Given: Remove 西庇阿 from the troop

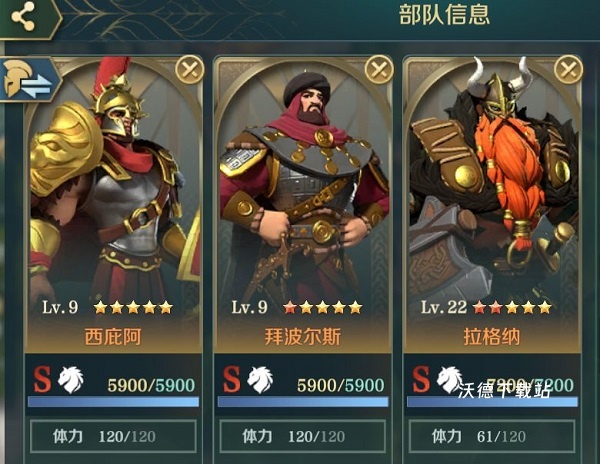Looking at the screenshot, I should 189,69.
